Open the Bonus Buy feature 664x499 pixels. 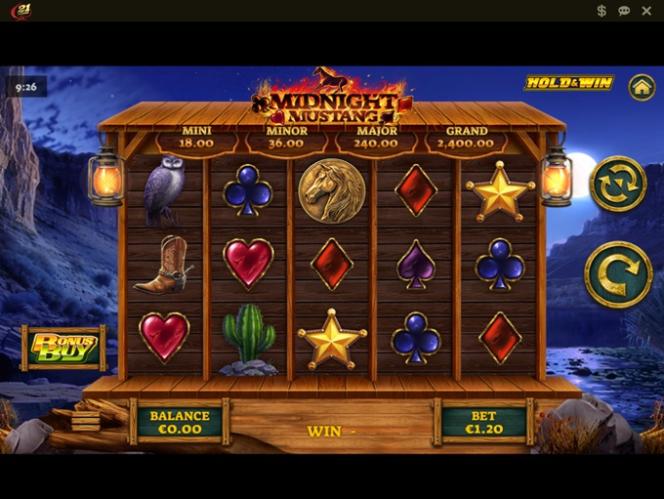point(64,347)
